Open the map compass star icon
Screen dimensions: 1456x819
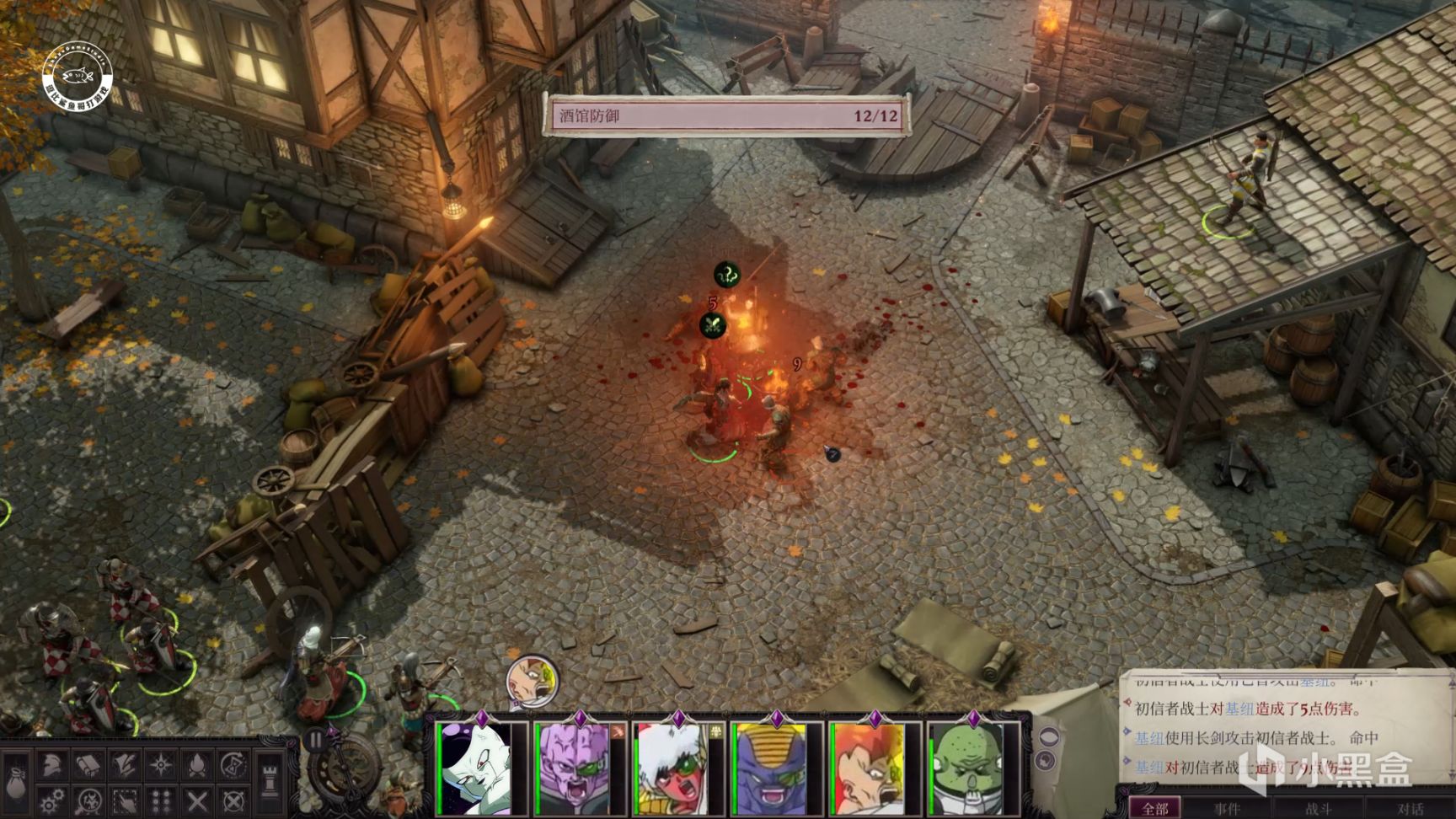click(x=160, y=765)
